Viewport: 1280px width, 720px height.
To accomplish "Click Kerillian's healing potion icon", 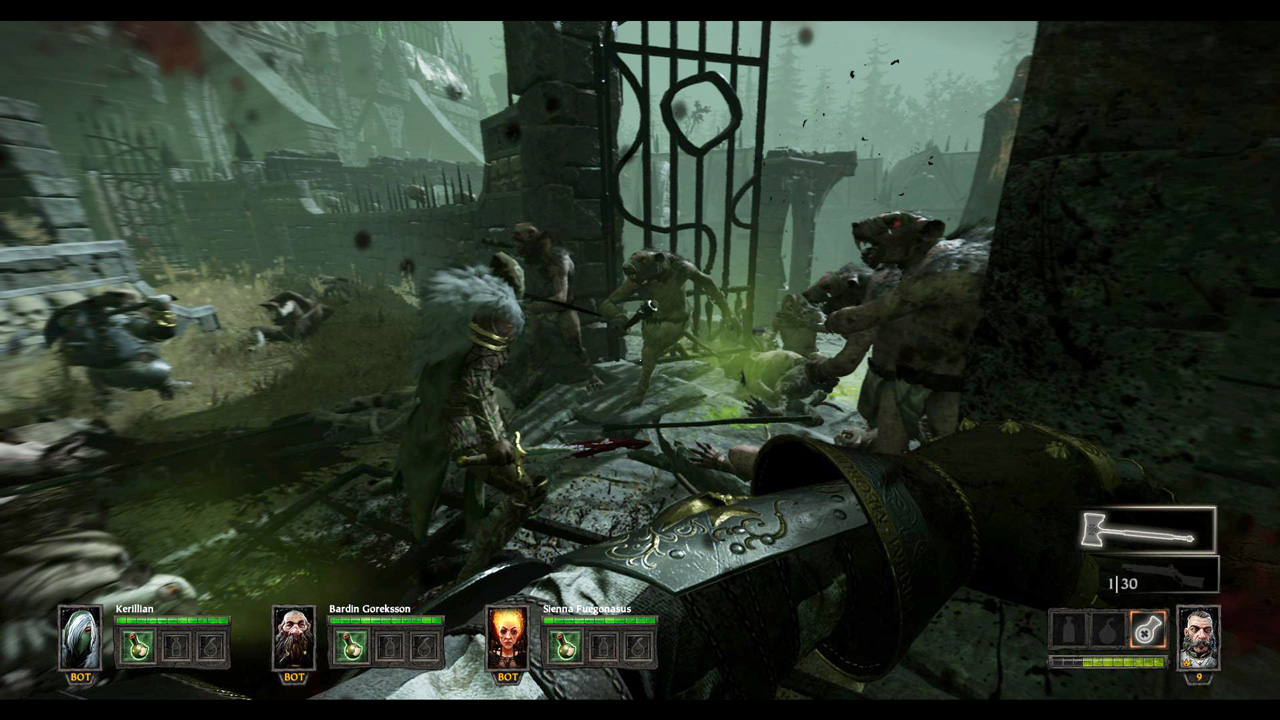I will [x=138, y=645].
